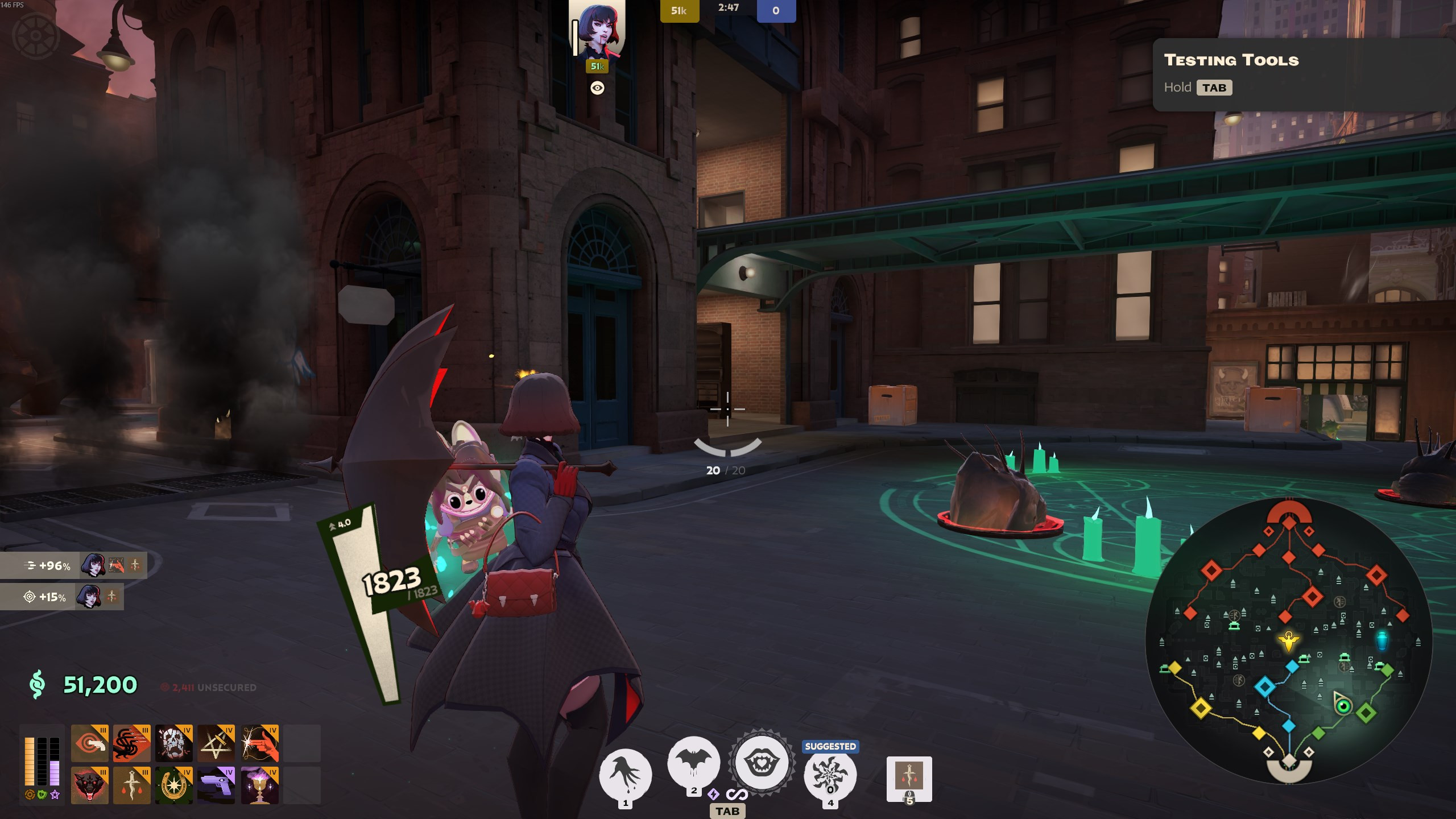Toggle the spectate eye under the enemy portrait
The height and width of the screenshot is (819, 1456).
tap(596, 88)
